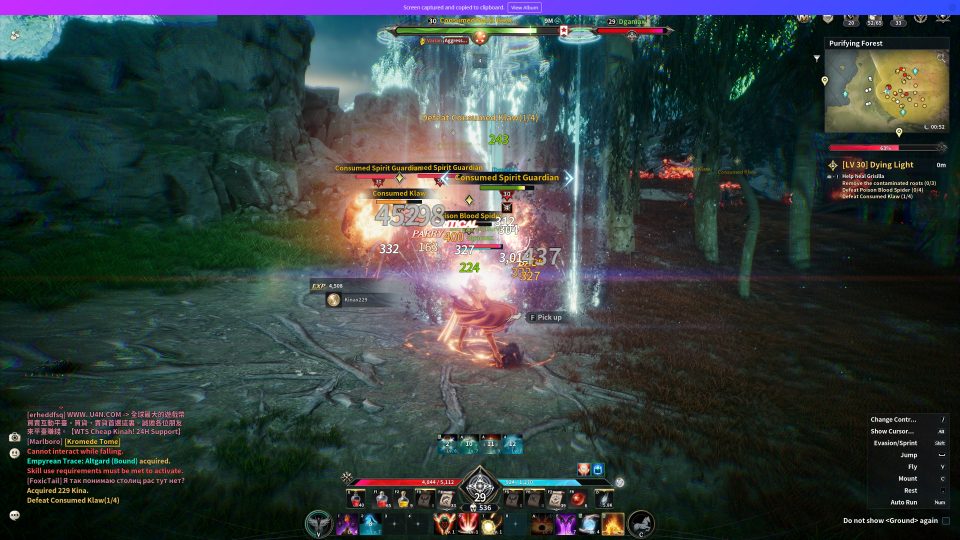Summon the horse mount icon
Image resolution: width=960 pixels, height=540 pixels.
pyautogui.click(x=641, y=523)
